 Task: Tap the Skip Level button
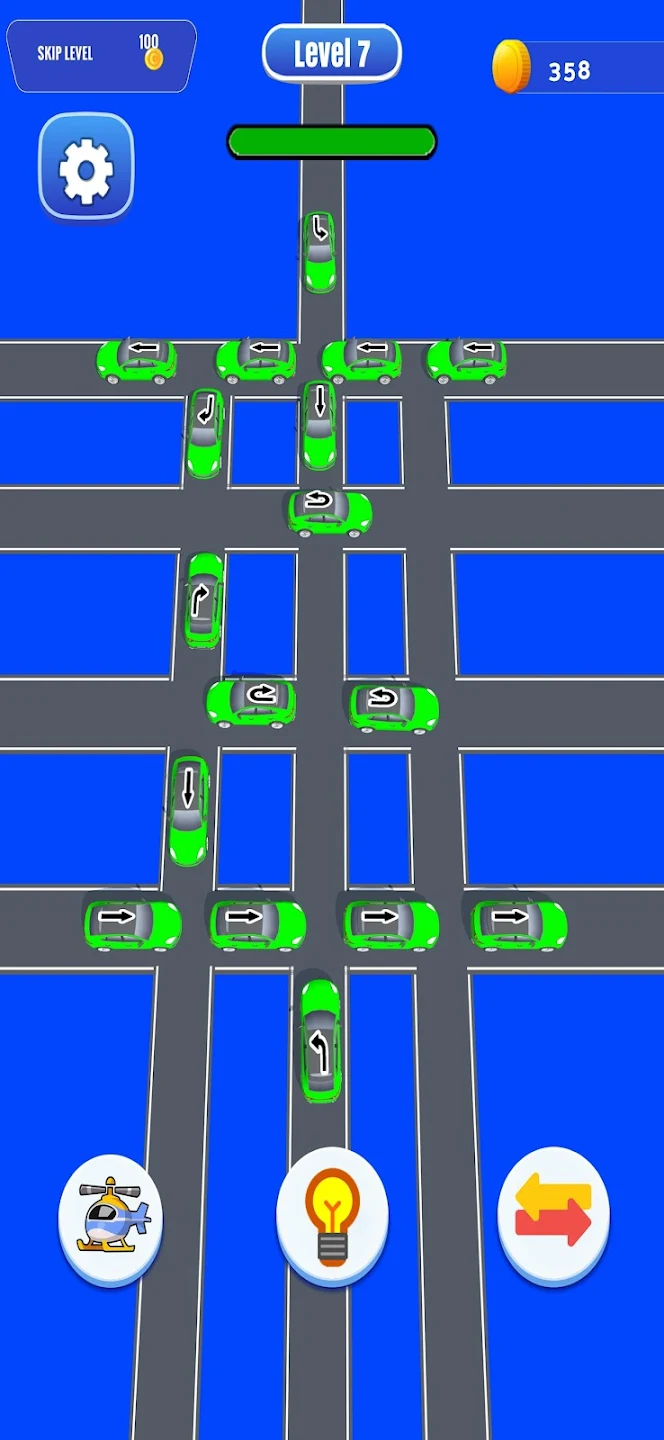100,54
